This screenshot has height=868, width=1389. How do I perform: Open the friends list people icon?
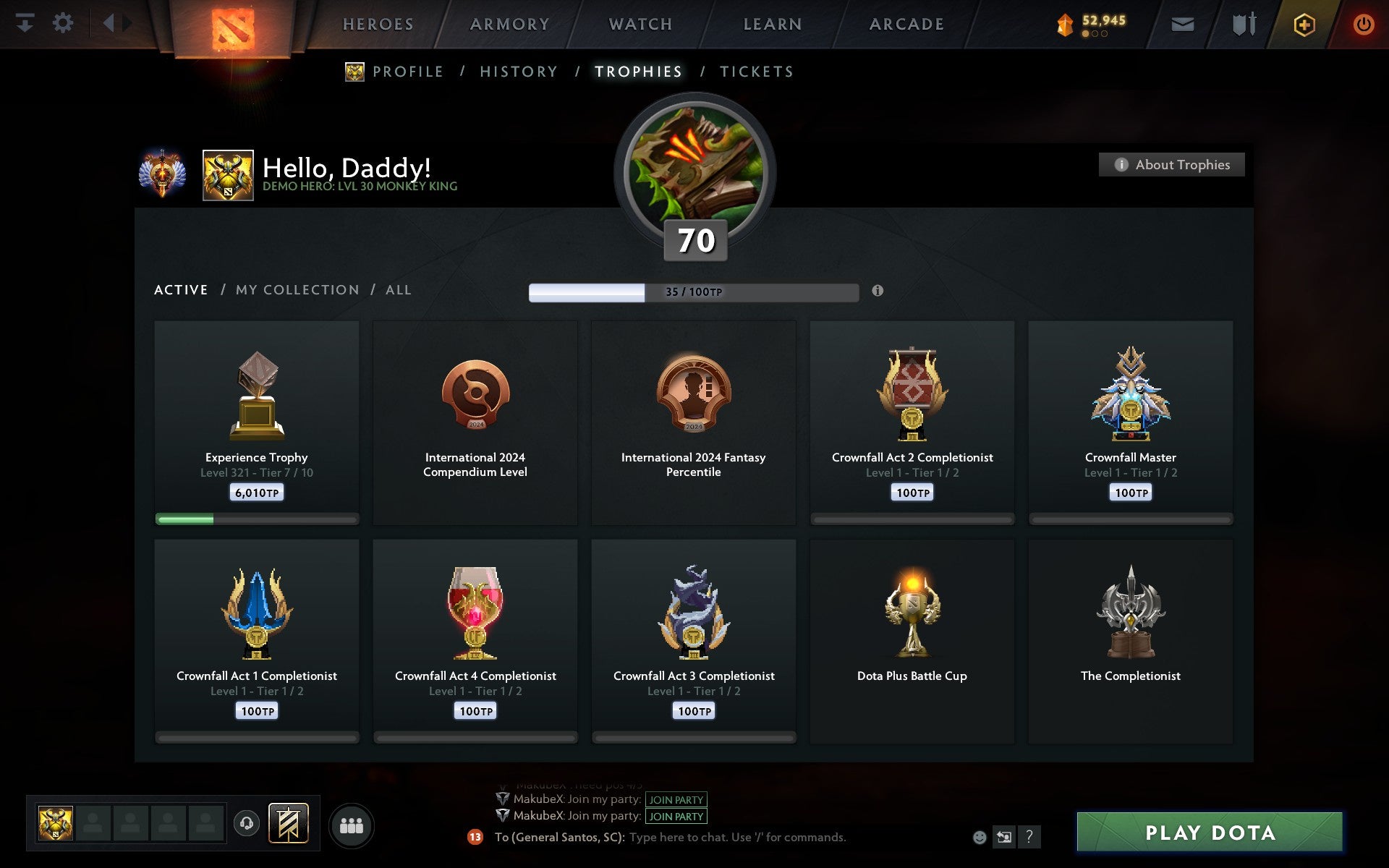[352, 825]
